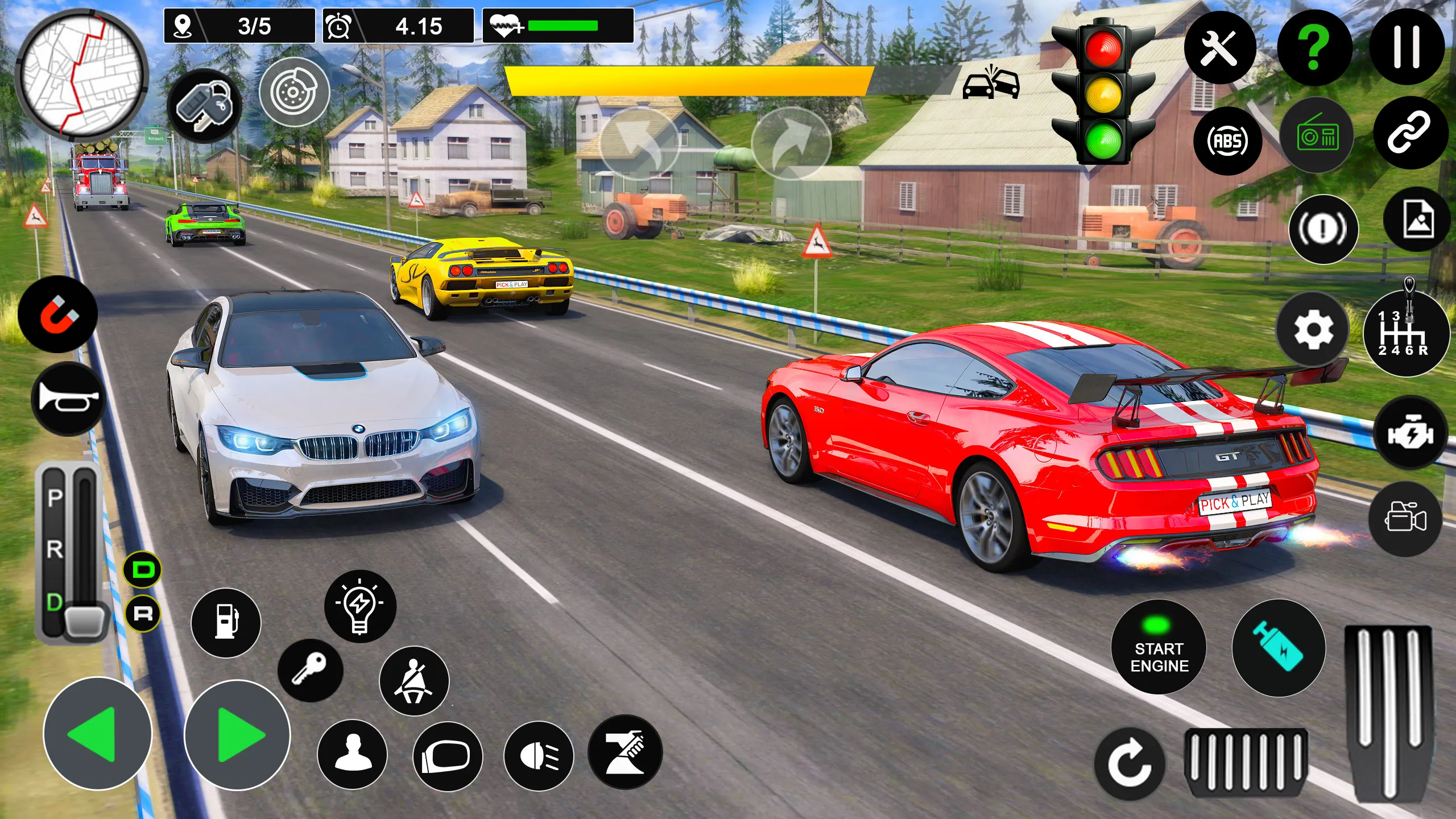Toggle the ABS brake button
This screenshot has width=1456, height=819.
pyautogui.click(x=1228, y=140)
